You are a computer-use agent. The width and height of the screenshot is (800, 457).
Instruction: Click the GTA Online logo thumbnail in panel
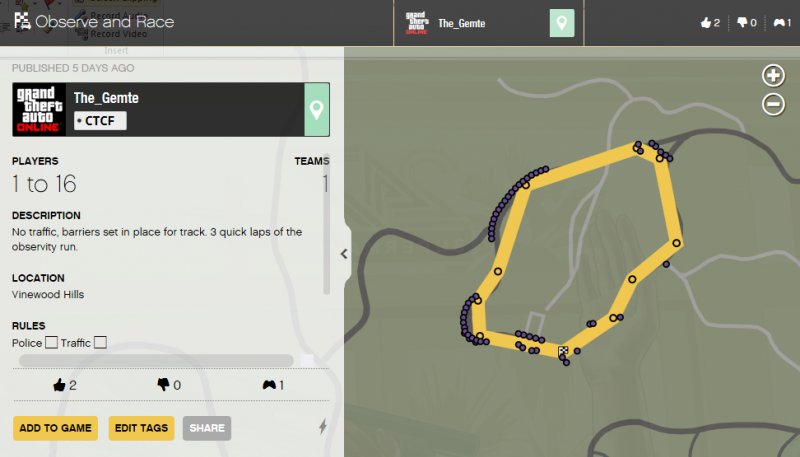(40, 109)
